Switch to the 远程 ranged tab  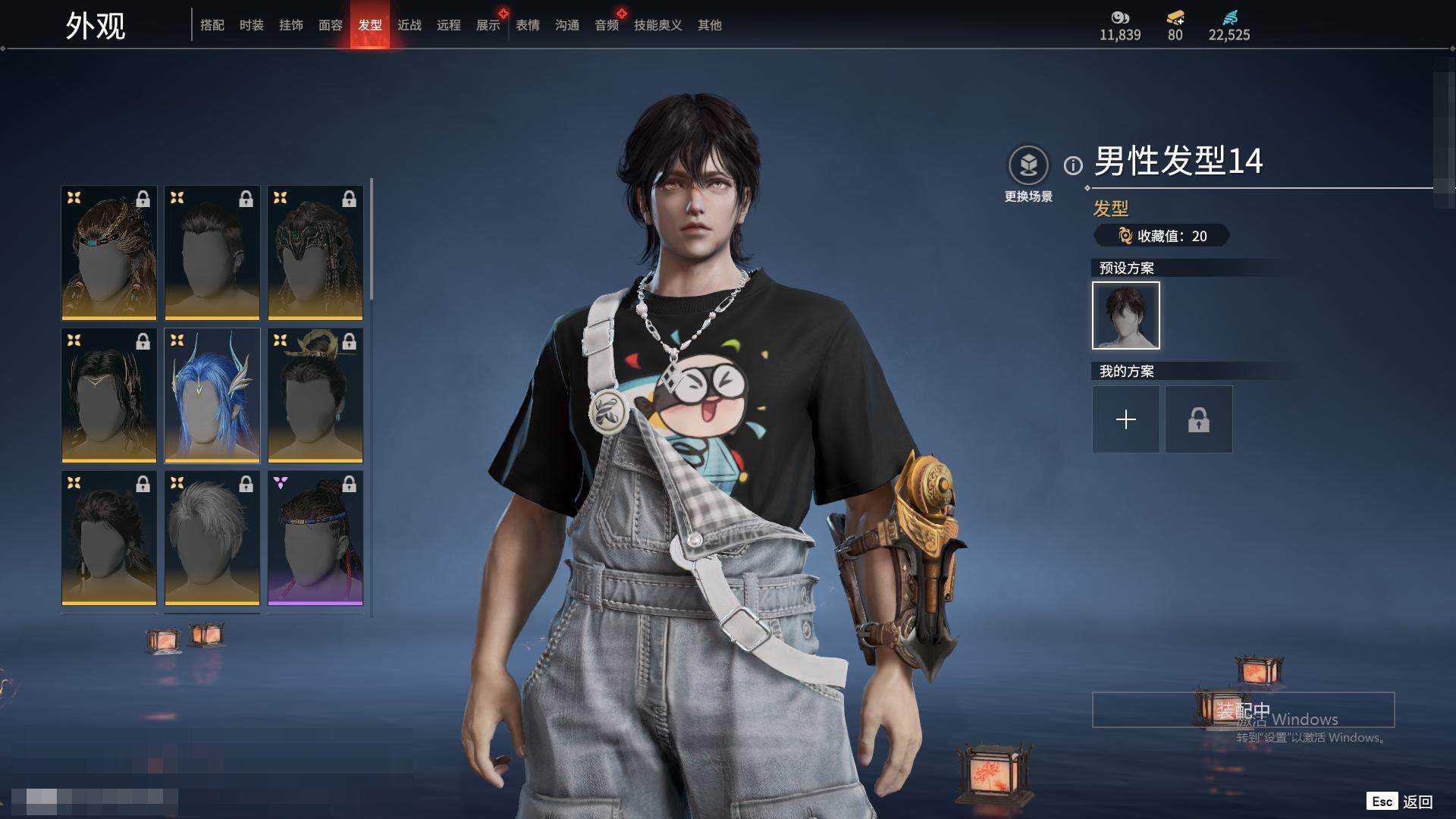449,25
